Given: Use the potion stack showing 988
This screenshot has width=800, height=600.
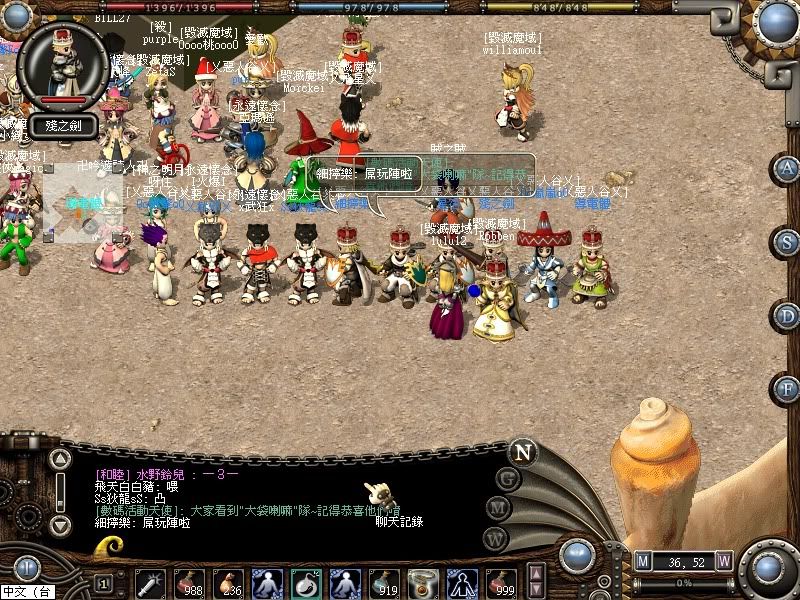Looking at the screenshot, I should (x=189, y=582).
